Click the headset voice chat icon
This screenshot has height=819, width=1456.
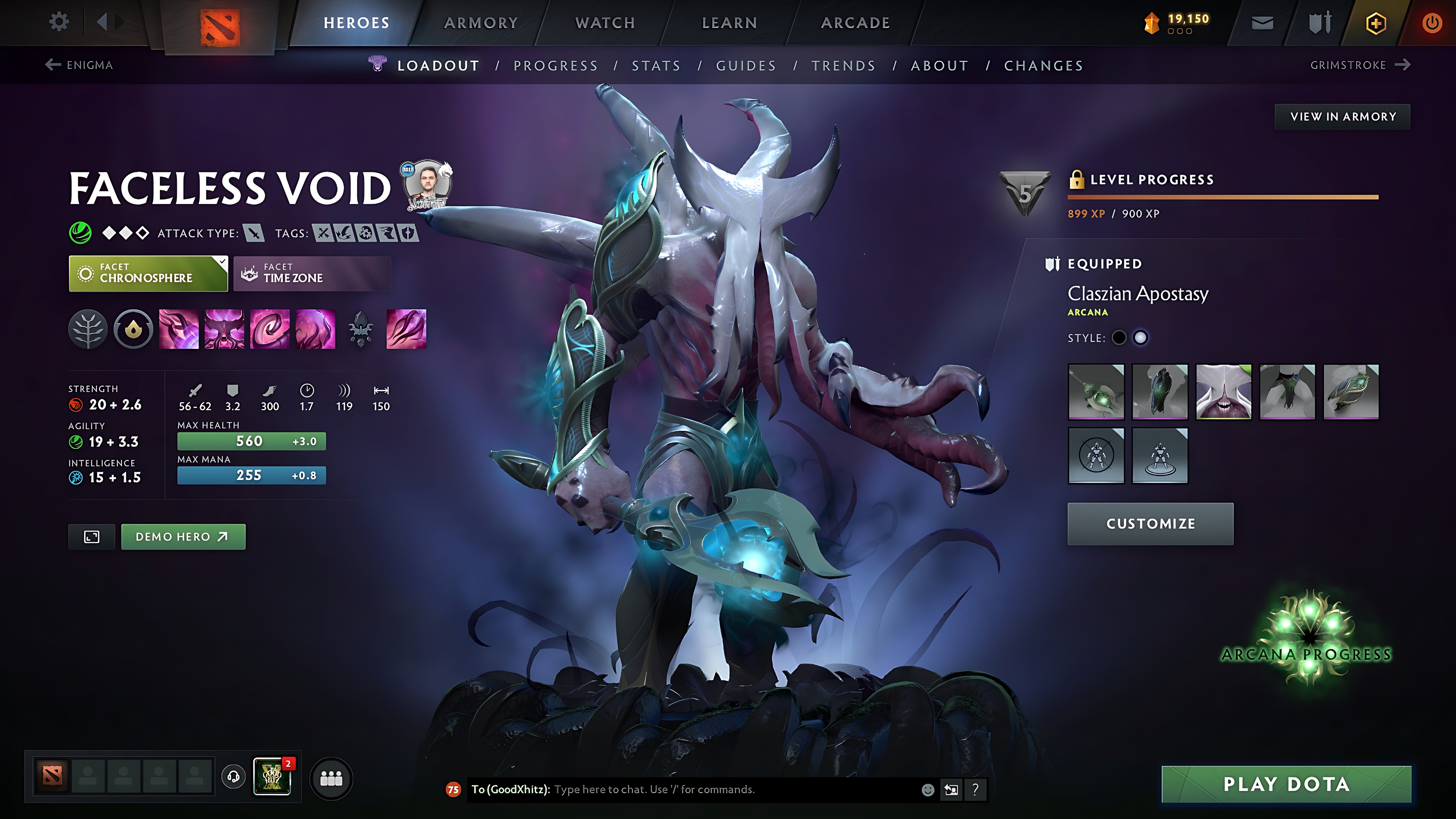(x=232, y=778)
